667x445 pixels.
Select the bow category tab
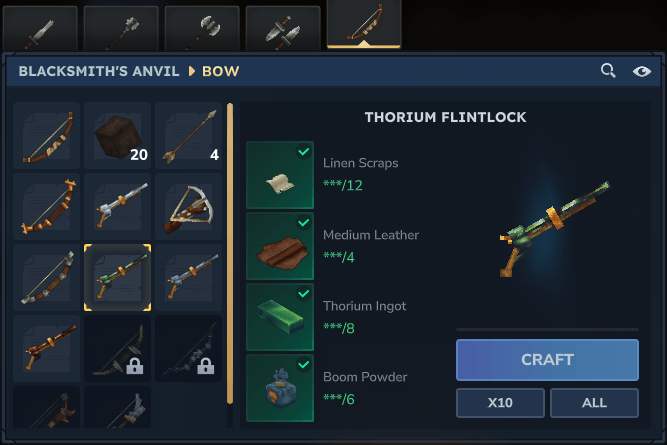364,24
